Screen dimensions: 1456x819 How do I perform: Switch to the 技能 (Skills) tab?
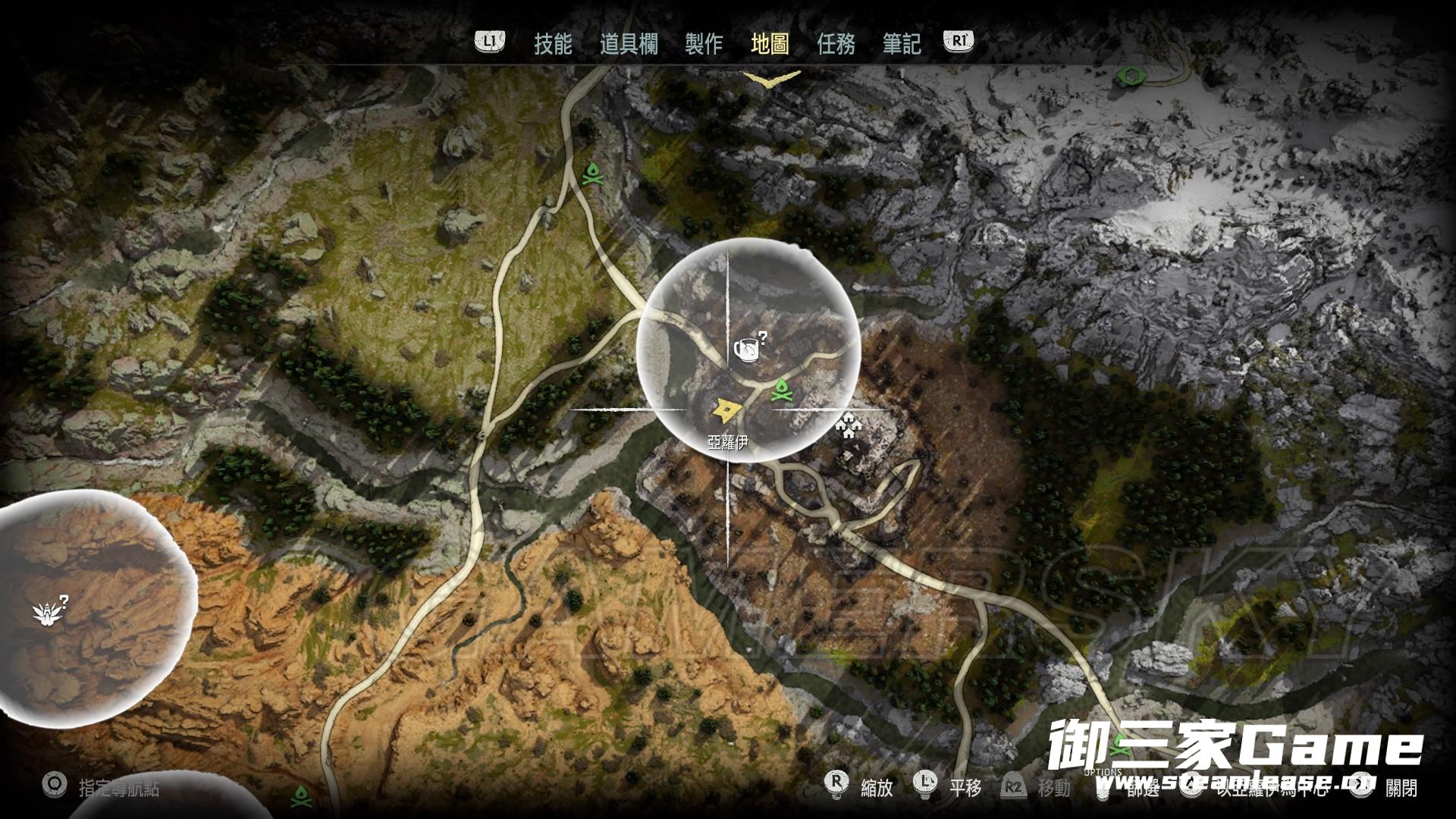[x=553, y=44]
